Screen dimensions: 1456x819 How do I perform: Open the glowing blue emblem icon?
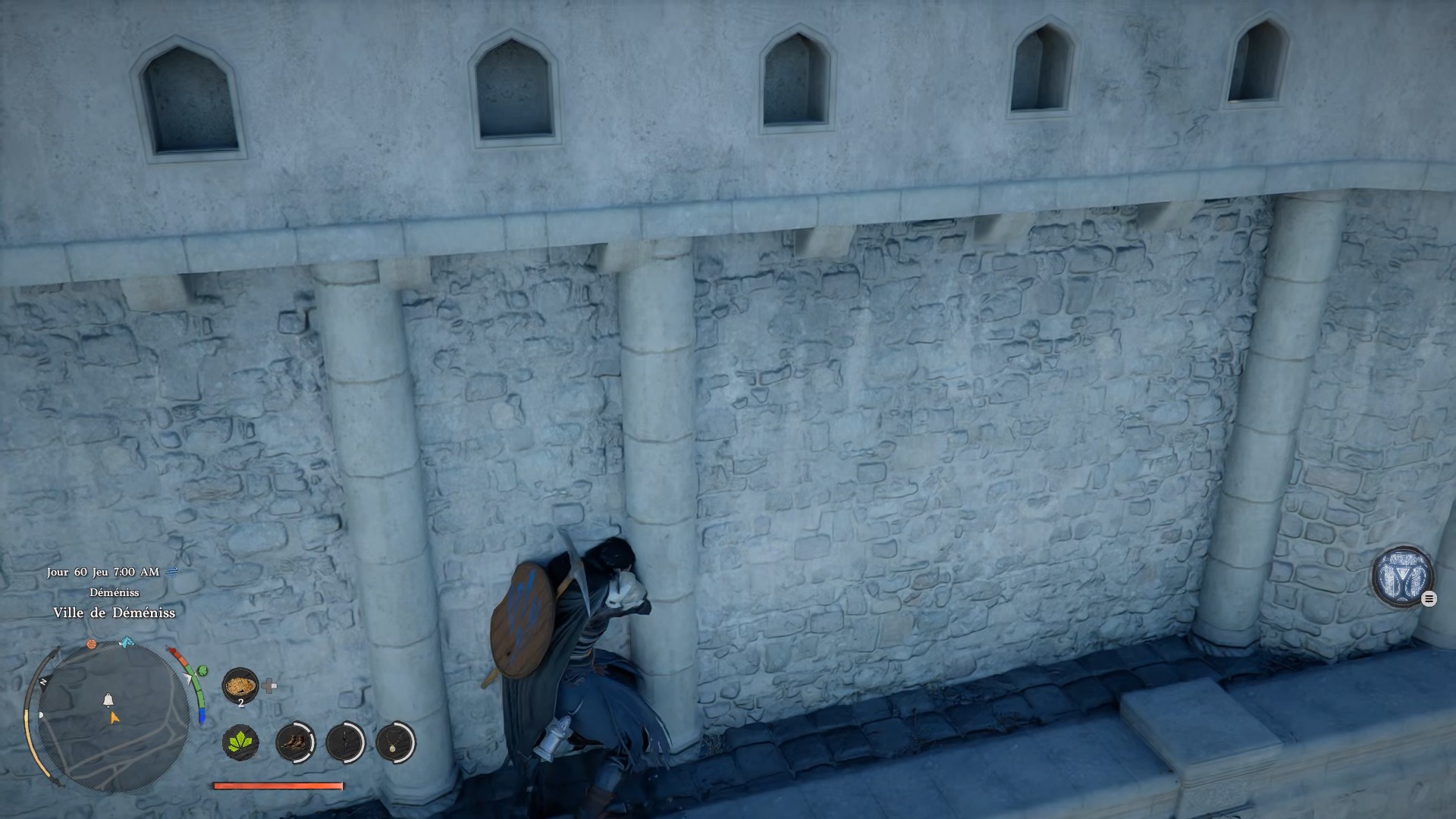click(1401, 576)
